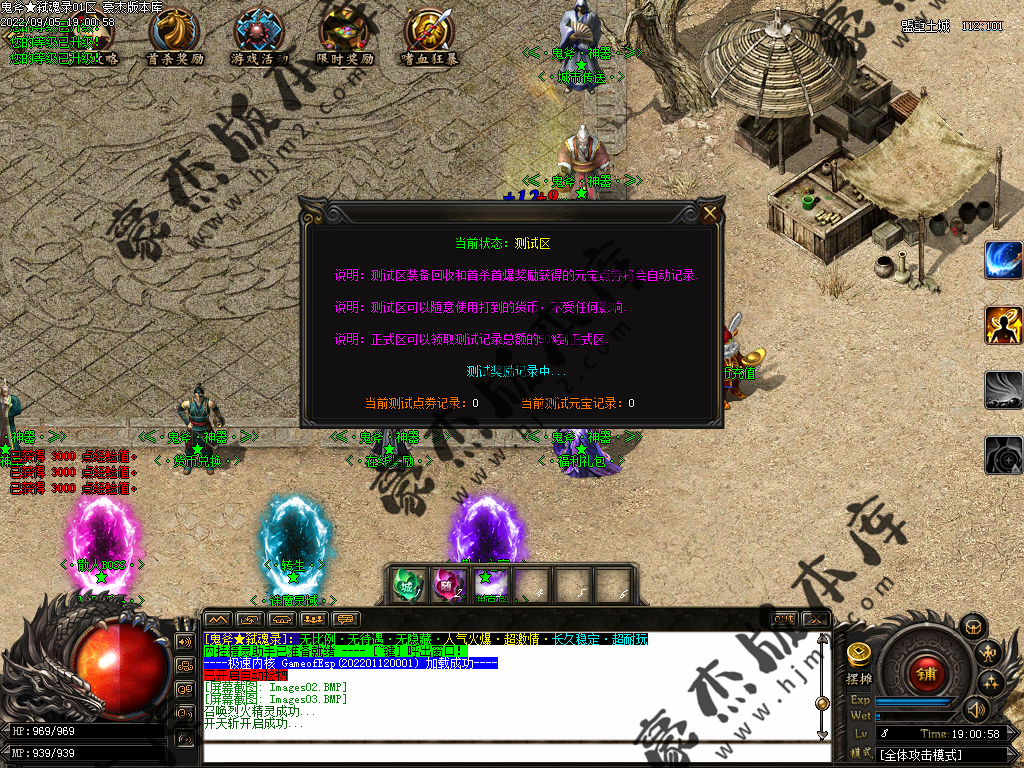Screen dimensions: 1024x768
Task: Select the greyed-out smoke skill icon
Action: [x=1003, y=390]
